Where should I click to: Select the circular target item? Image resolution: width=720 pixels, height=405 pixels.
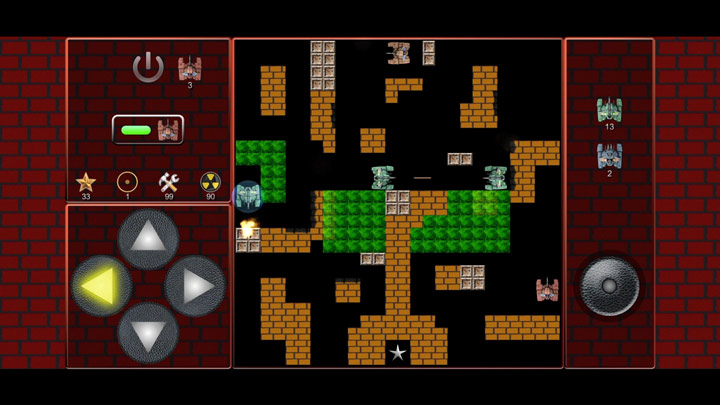[x=127, y=182]
